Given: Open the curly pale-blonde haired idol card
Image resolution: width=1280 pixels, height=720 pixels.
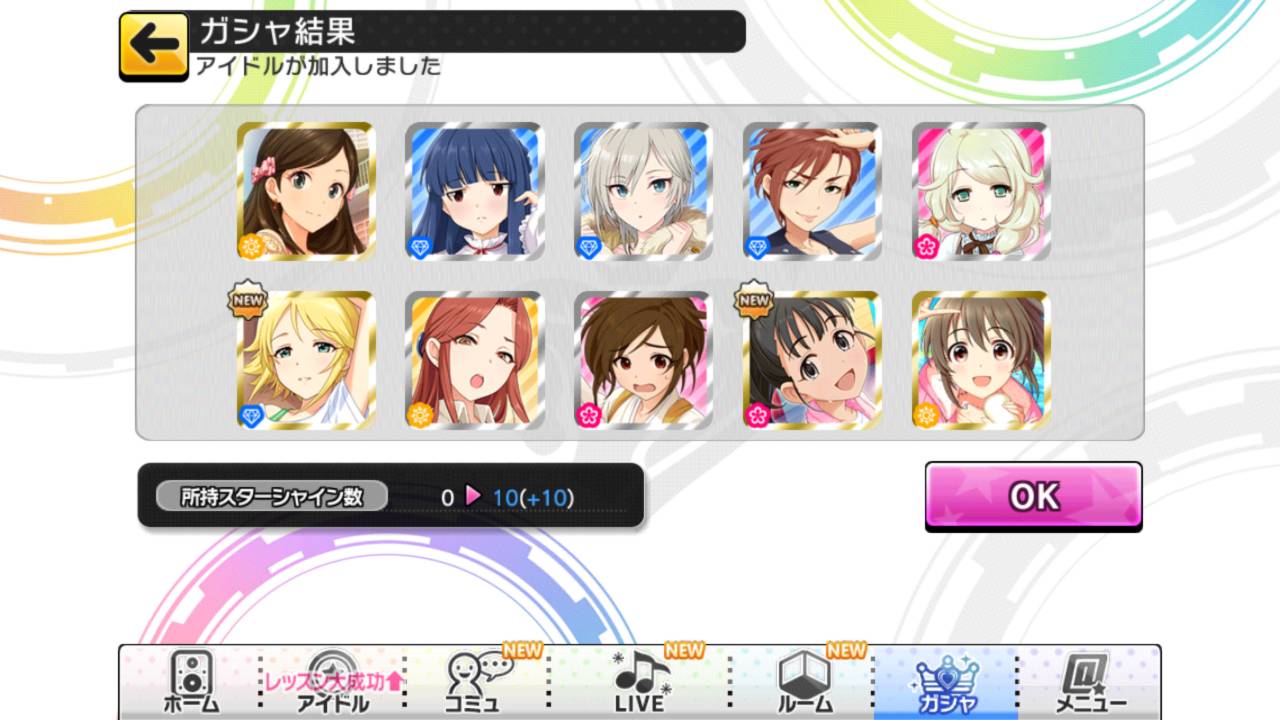Looking at the screenshot, I should [x=982, y=191].
